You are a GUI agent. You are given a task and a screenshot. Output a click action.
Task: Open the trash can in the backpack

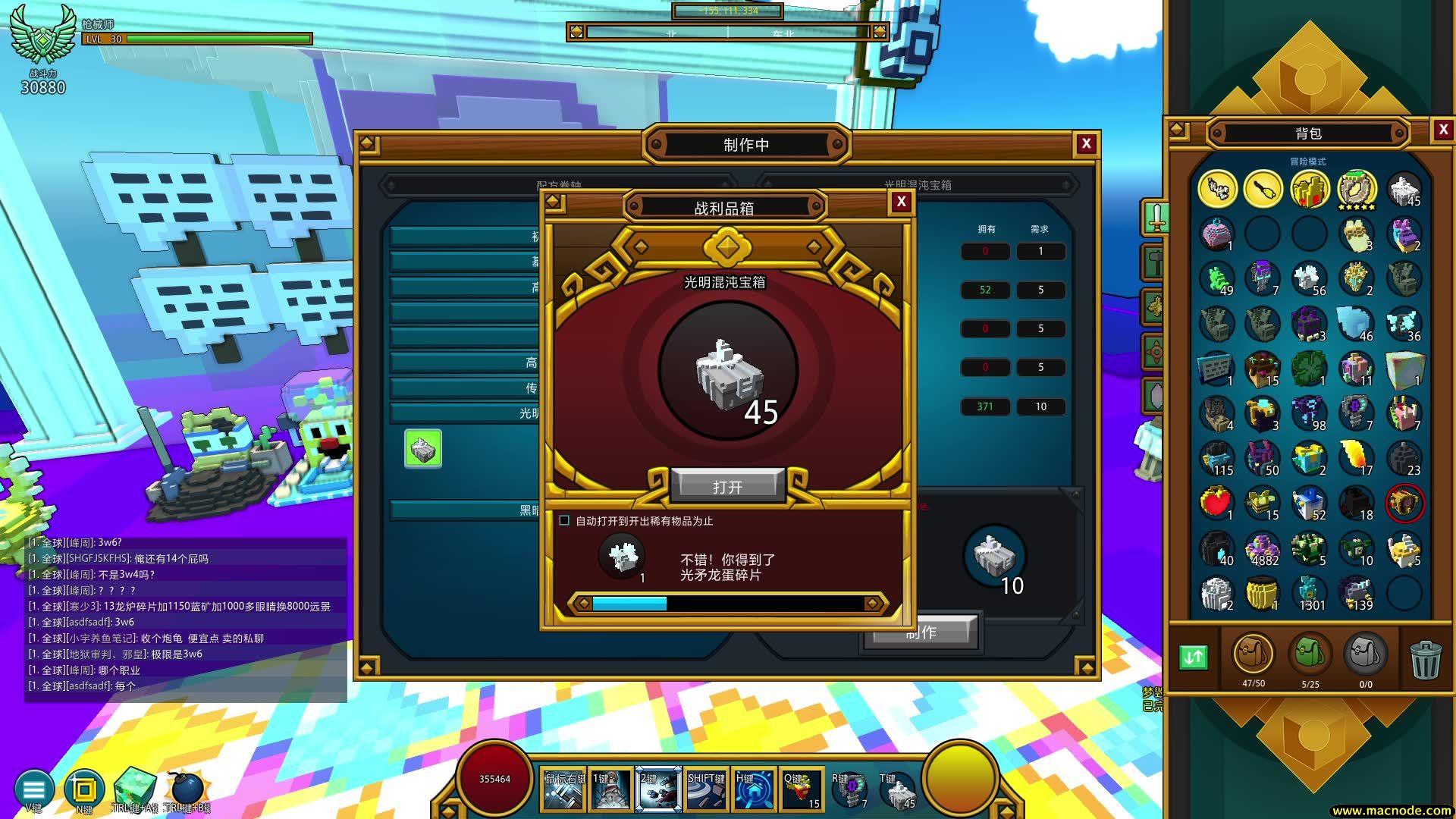click(1425, 658)
